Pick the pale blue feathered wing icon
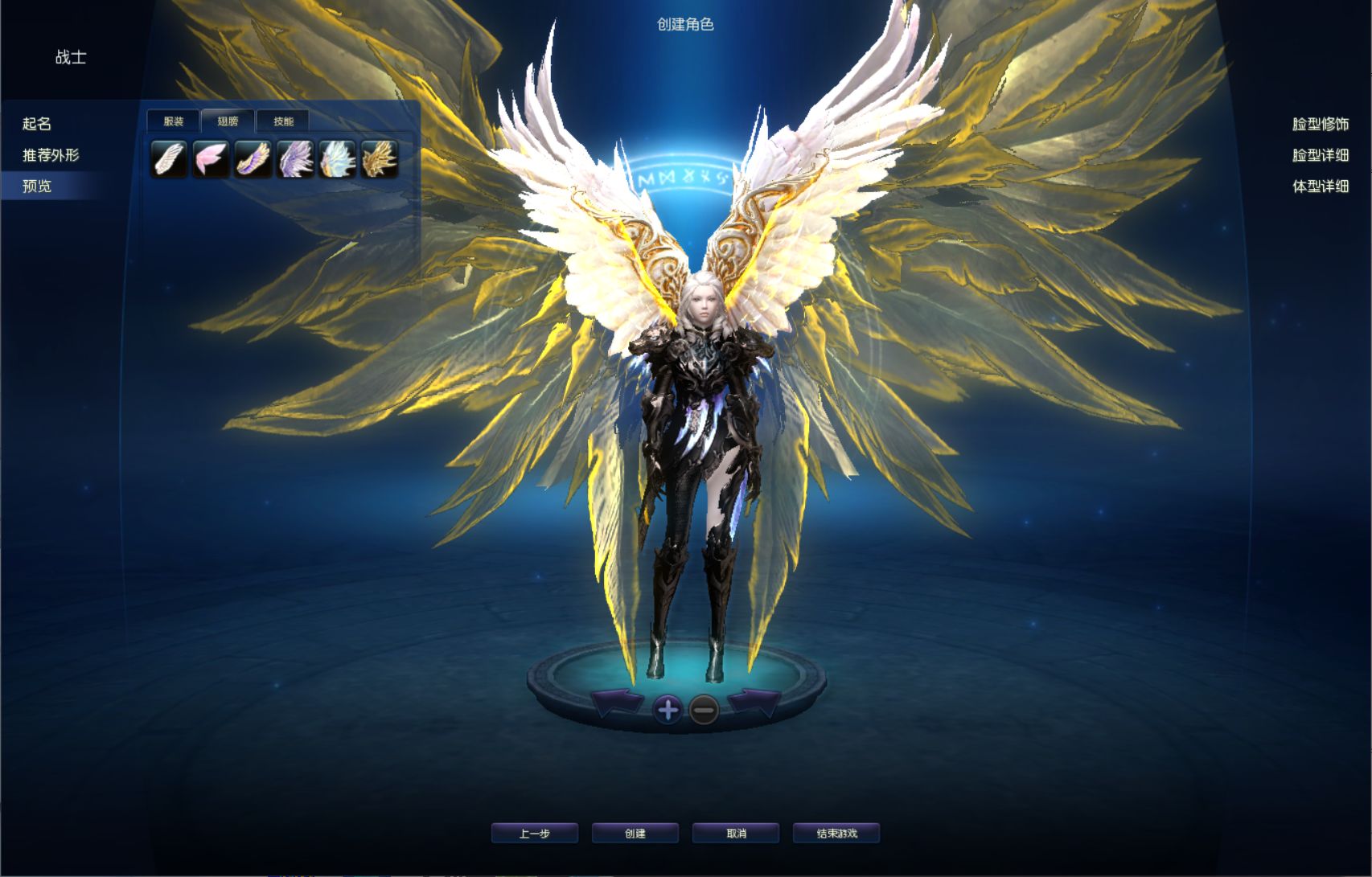The height and width of the screenshot is (877, 1372). point(337,158)
